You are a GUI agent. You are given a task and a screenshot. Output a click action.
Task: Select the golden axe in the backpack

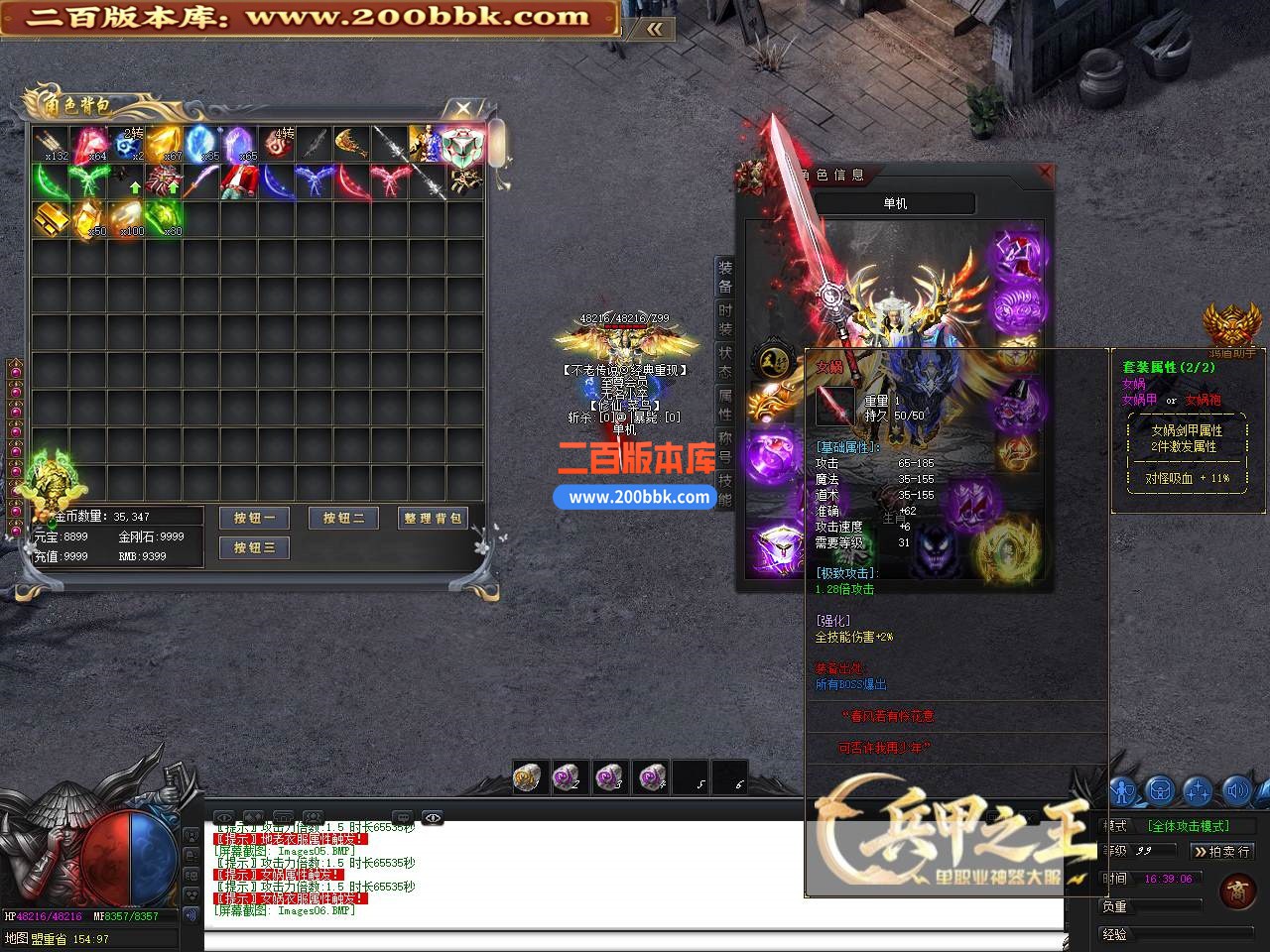coord(351,144)
